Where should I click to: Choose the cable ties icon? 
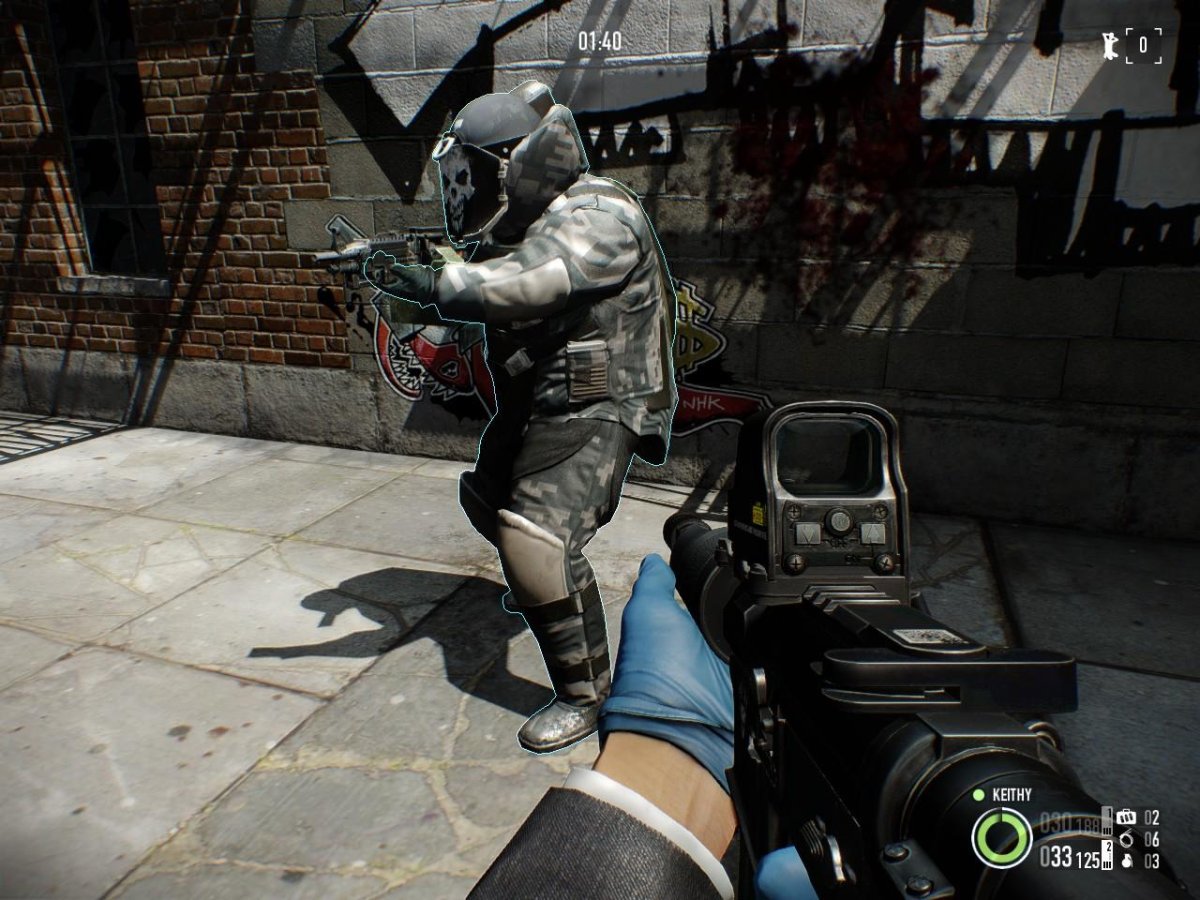pos(1126,839)
